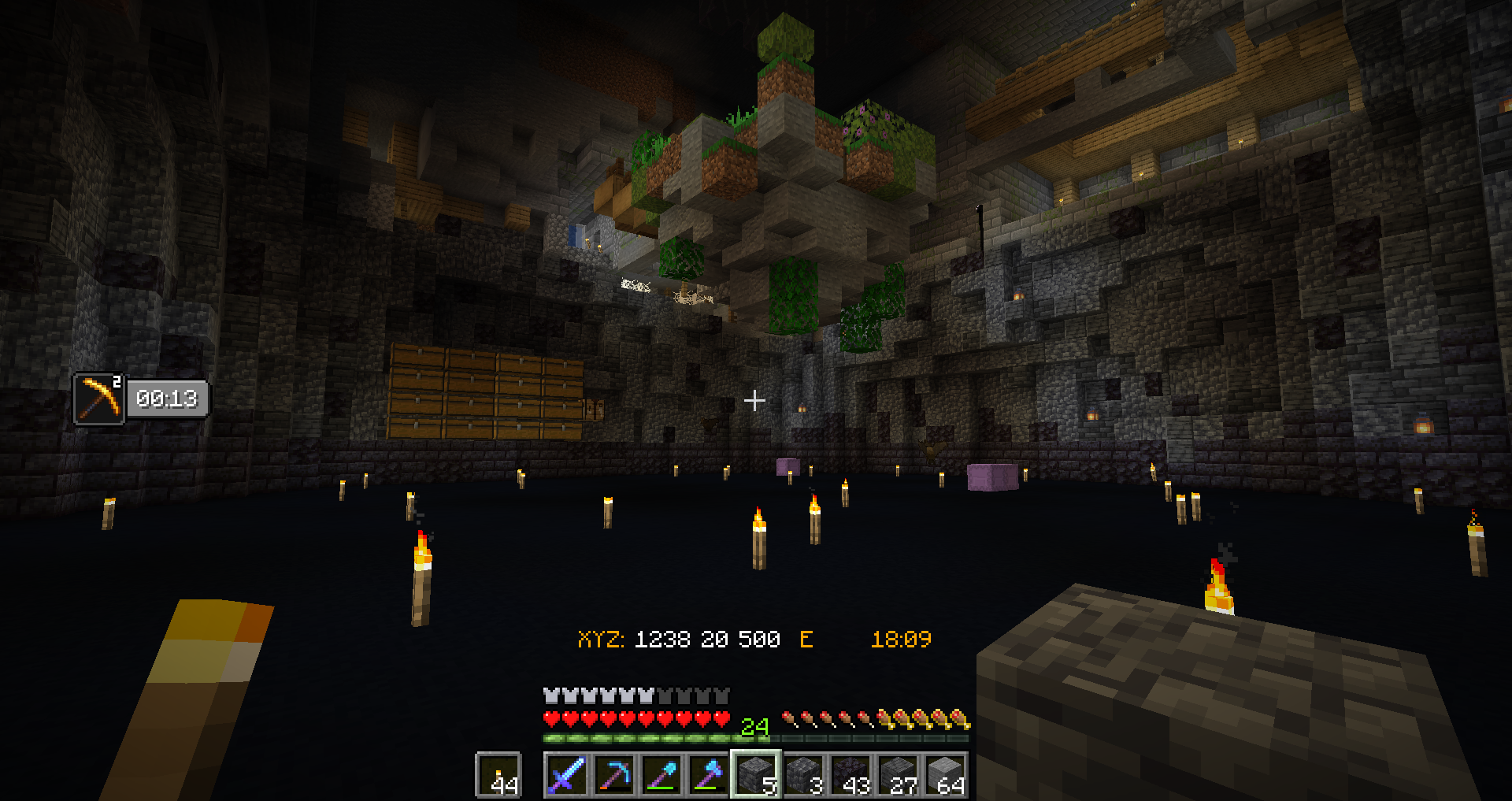Select the enchanted diamond pickaxe slot
The image size is (1512, 801).
[x=614, y=775]
